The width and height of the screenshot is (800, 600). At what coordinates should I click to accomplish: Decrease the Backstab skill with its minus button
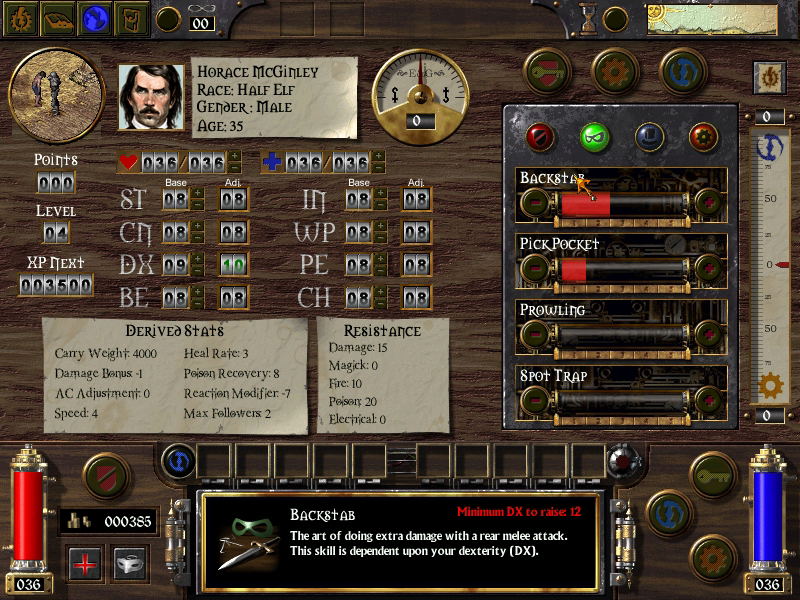tap(535, 204)
